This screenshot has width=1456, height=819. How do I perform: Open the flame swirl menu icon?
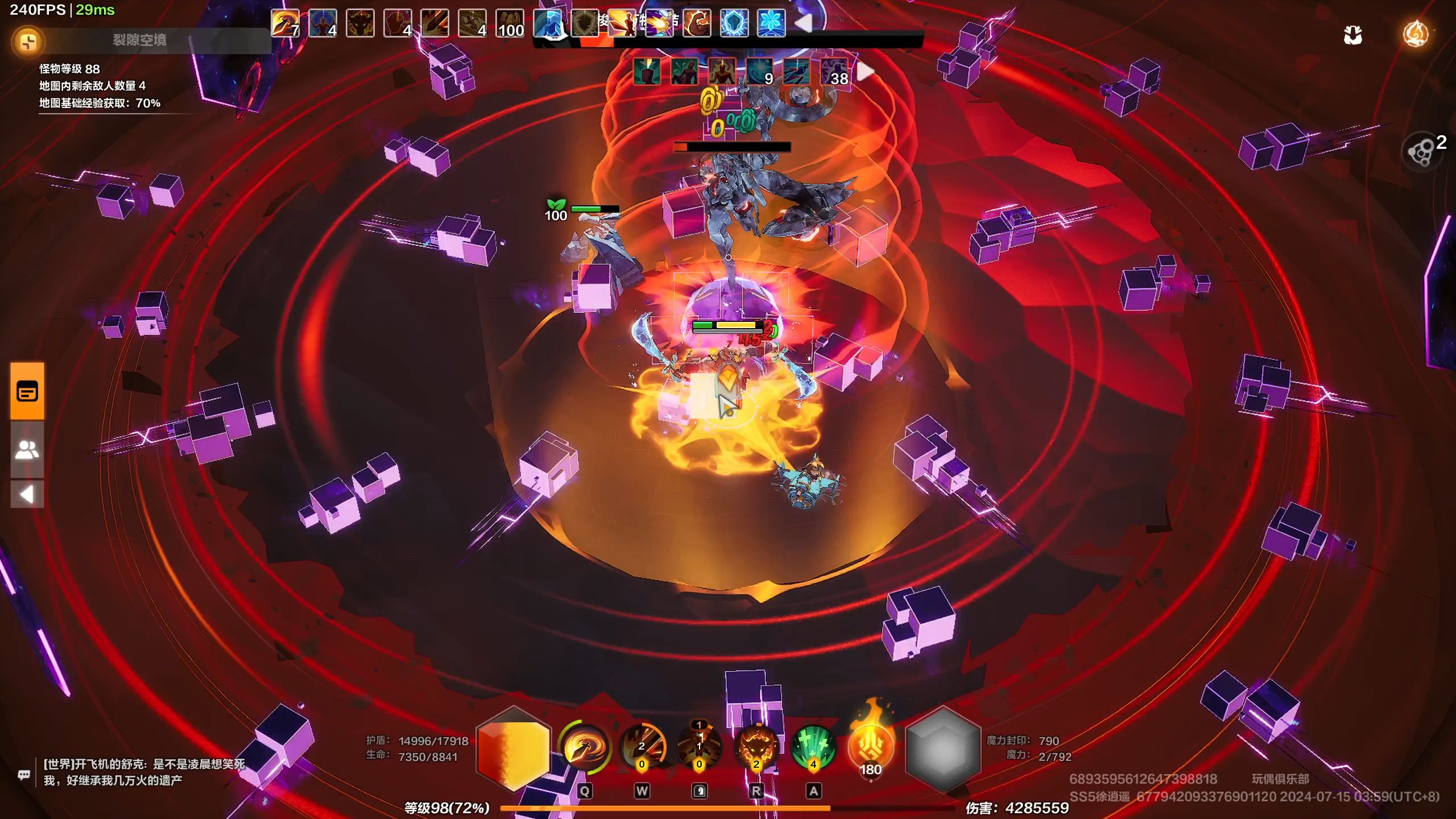click(1415, 34)
